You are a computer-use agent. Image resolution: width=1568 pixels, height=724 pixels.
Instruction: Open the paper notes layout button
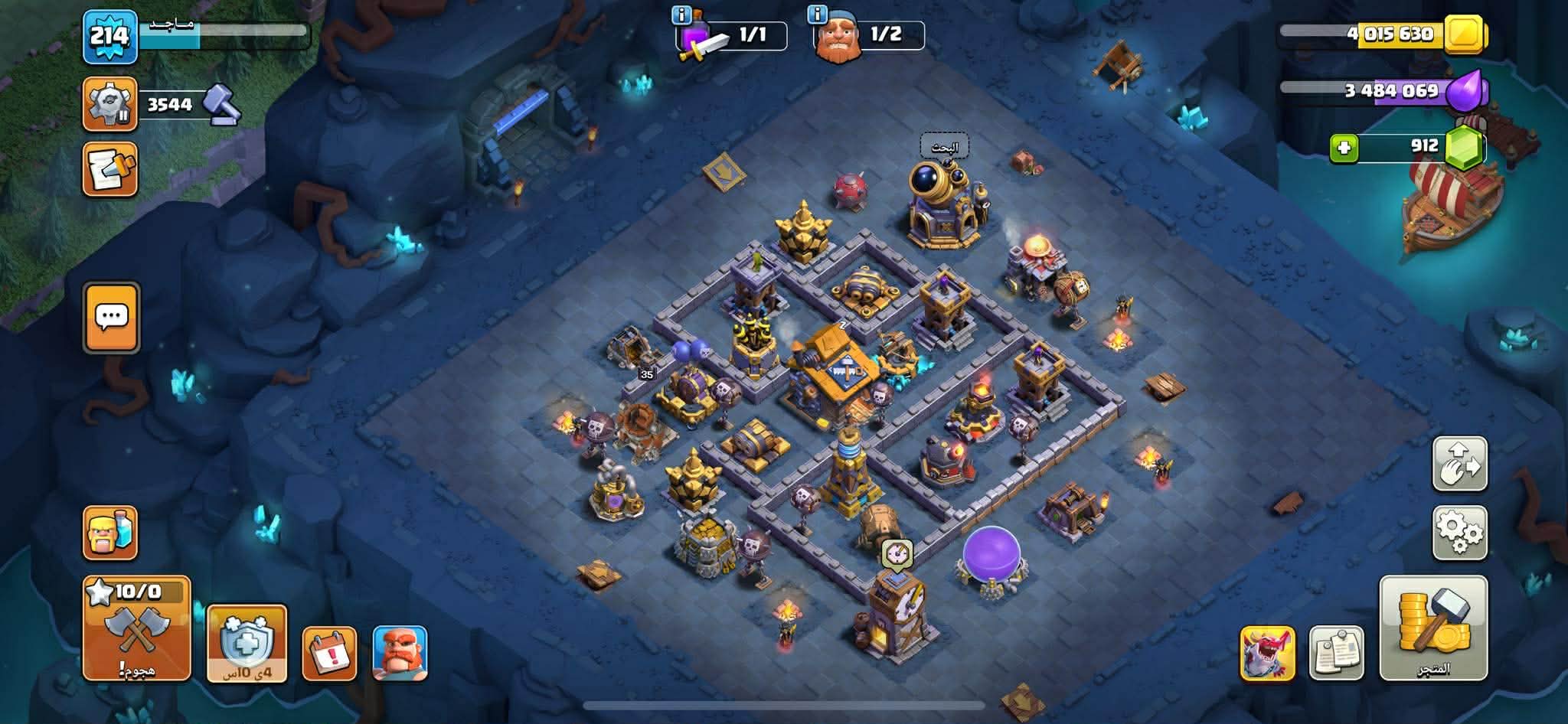(1336, 653)
